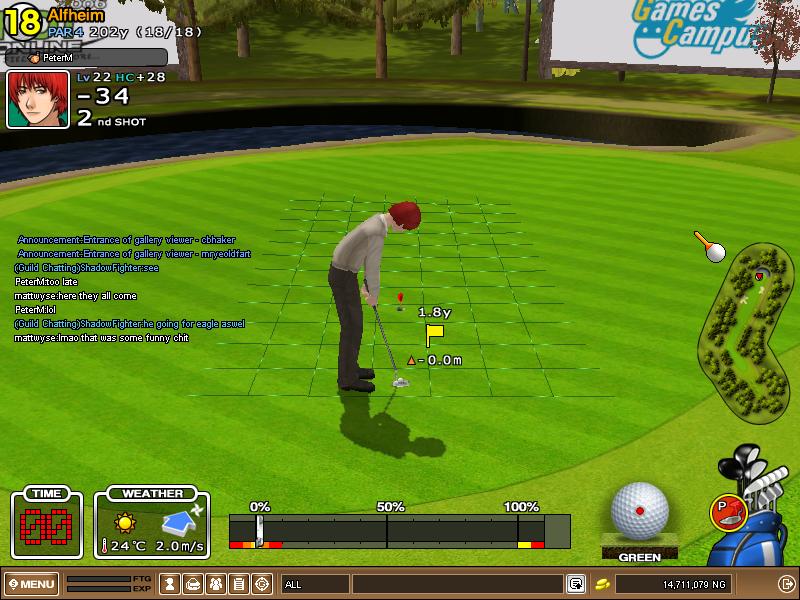Click the gold coin currency icon
Screen dimensions: 800x600
[x=603, y=584]
